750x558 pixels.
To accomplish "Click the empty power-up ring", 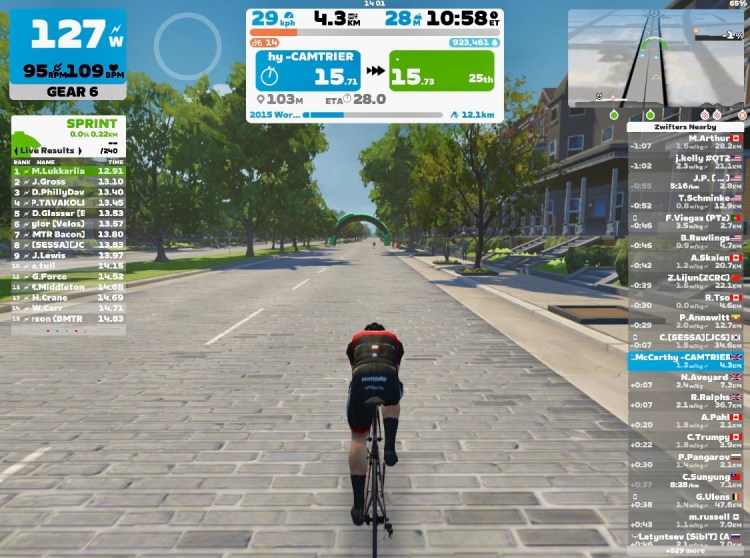I will (187, 45).
